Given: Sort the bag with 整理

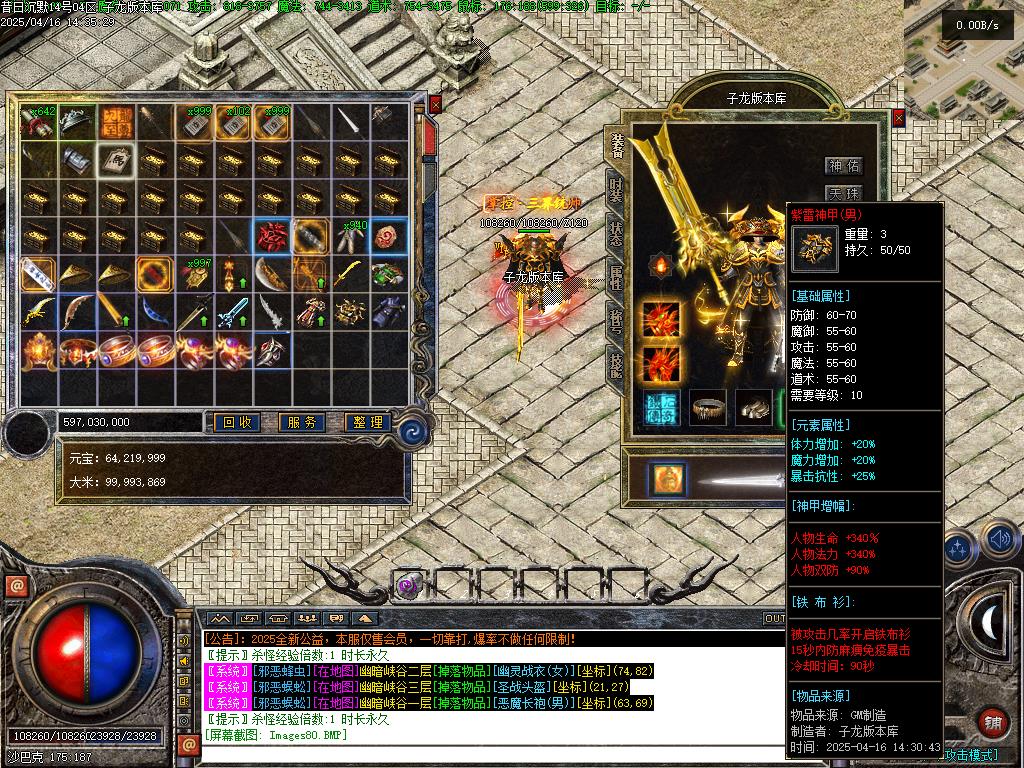Looking at the screenshot, I should click(366, 423).
